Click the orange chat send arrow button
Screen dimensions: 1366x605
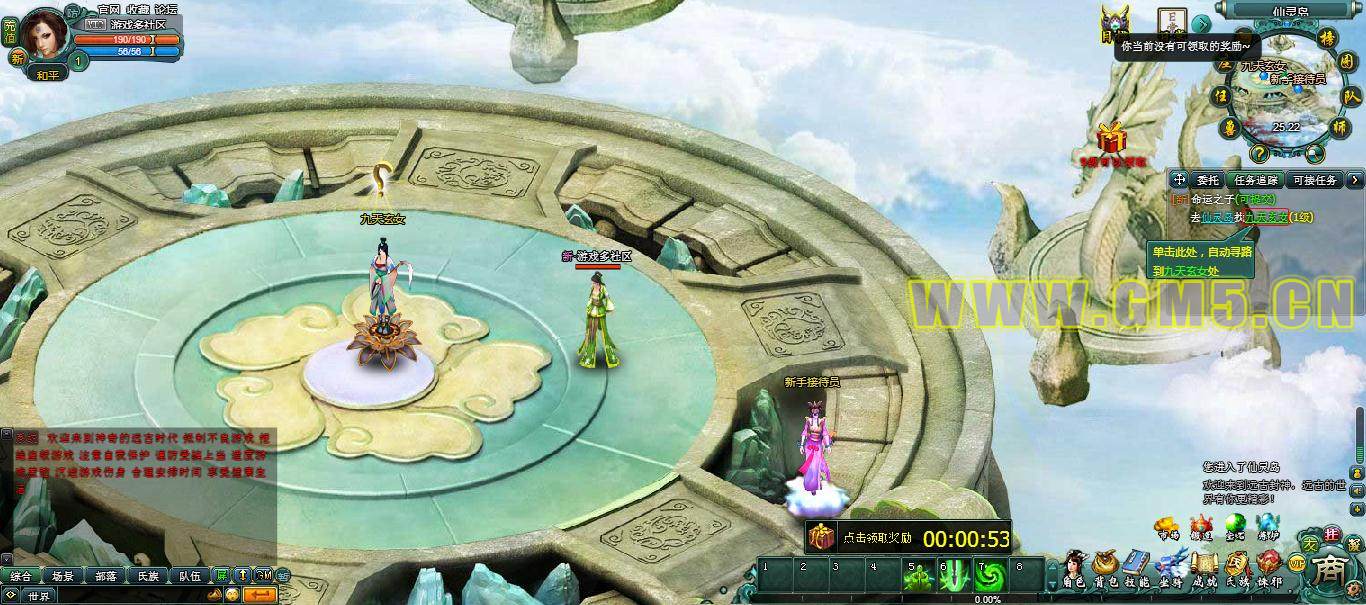click(x=260, y=595)
